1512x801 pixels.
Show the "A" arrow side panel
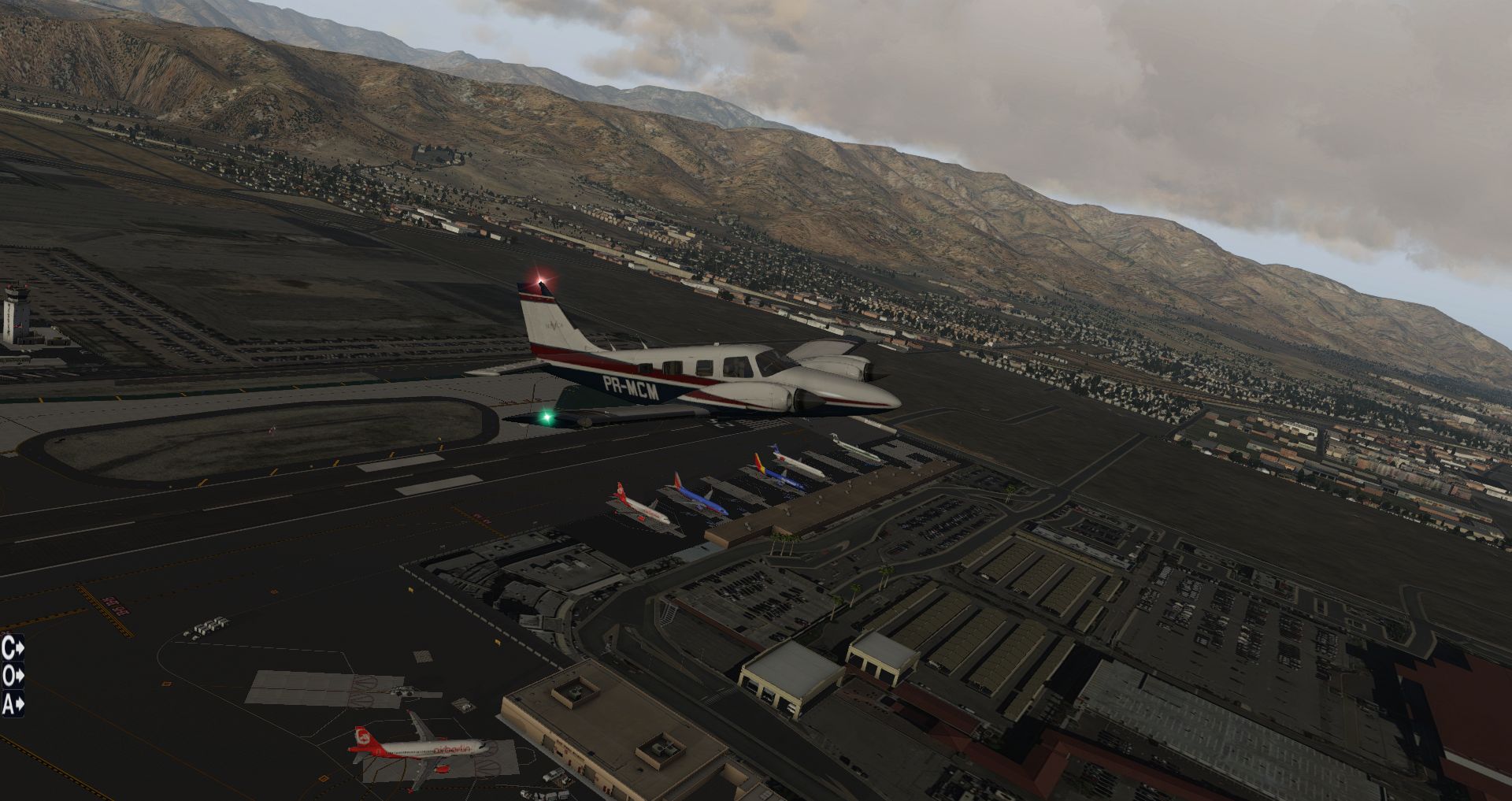click(x=13, y=703)
